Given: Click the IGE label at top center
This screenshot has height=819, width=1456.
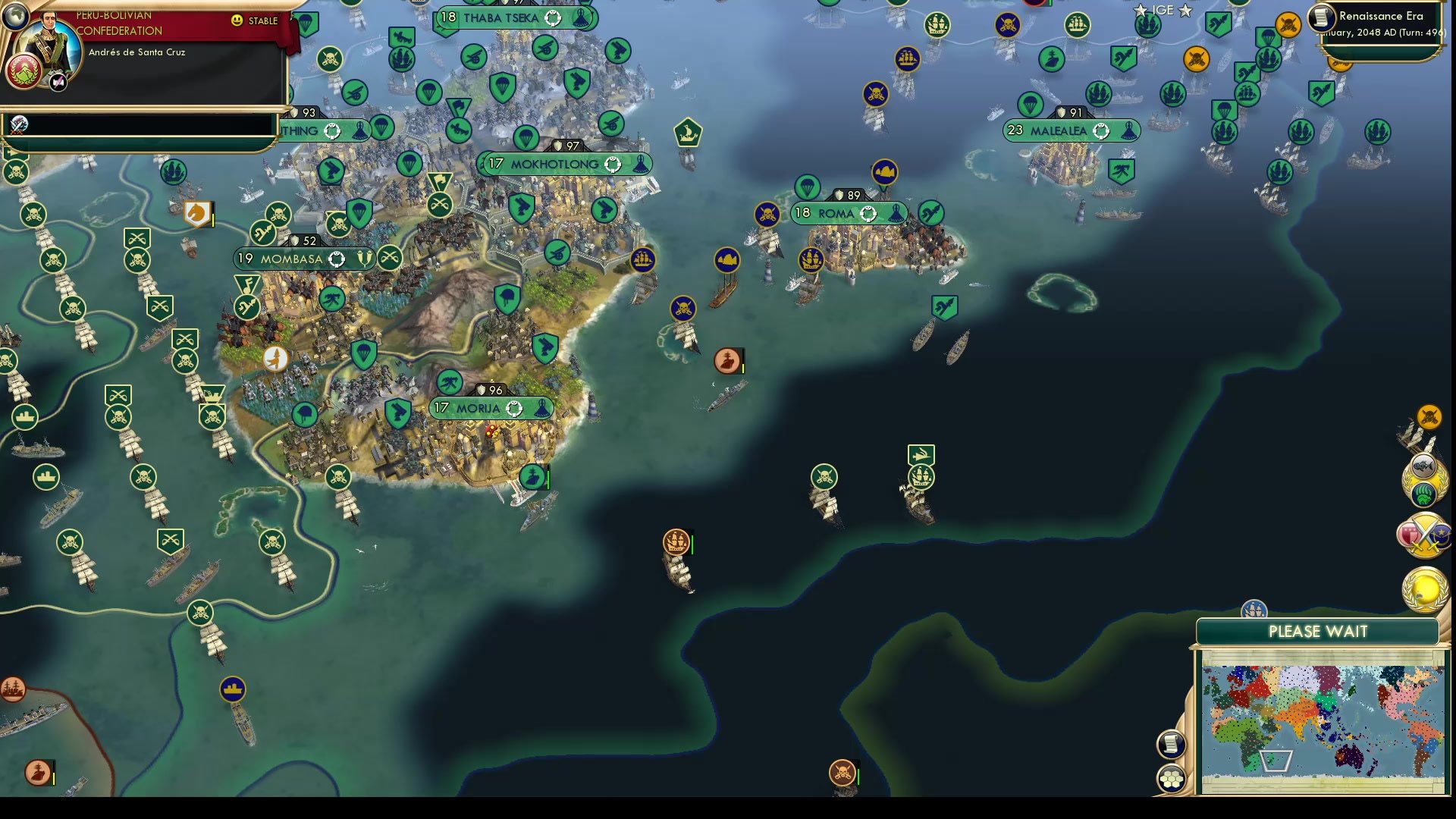Looking at the screenshot, I should 1162,11.
